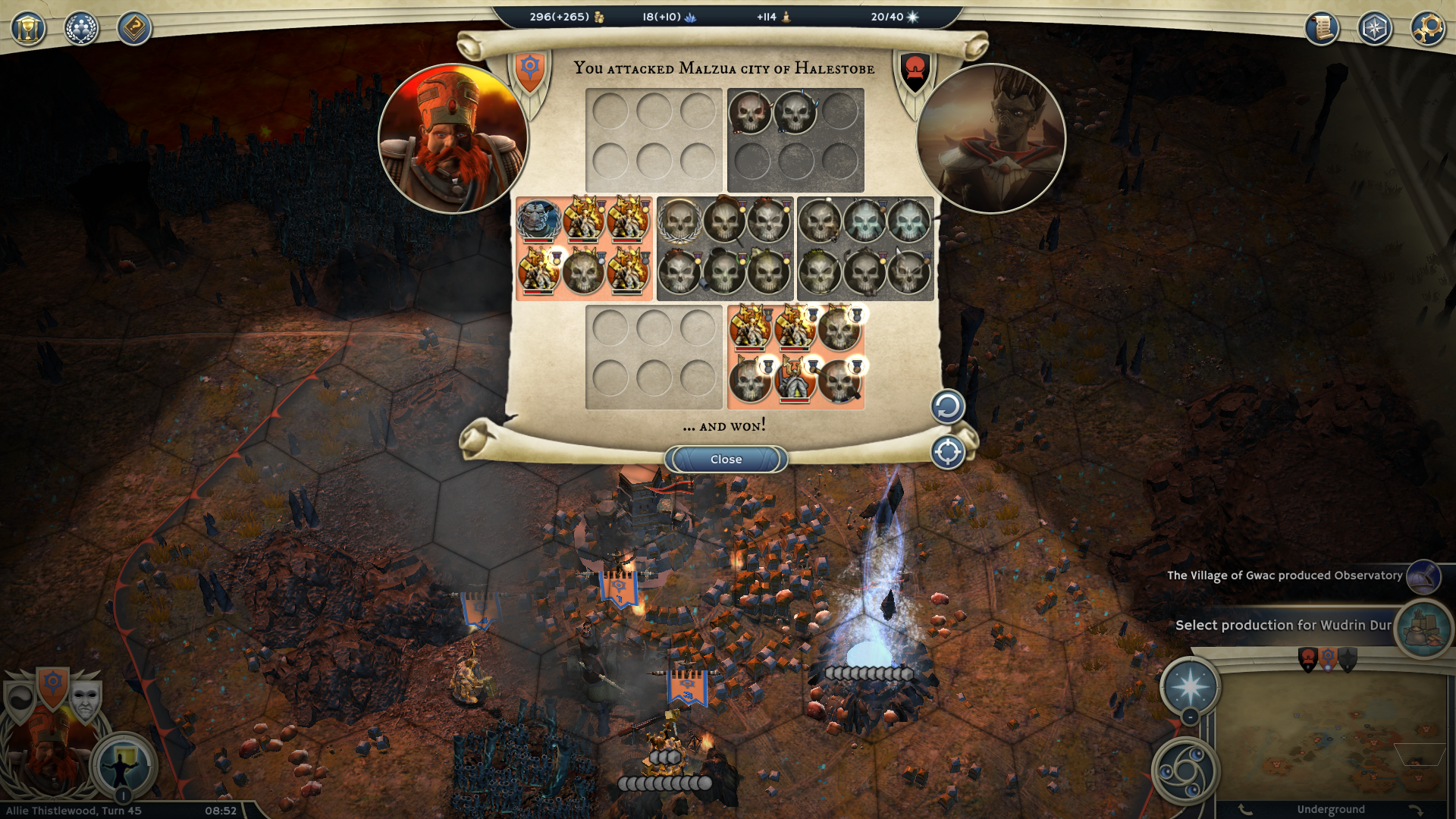Toggle the Underground map layer

coord(1330,809)
